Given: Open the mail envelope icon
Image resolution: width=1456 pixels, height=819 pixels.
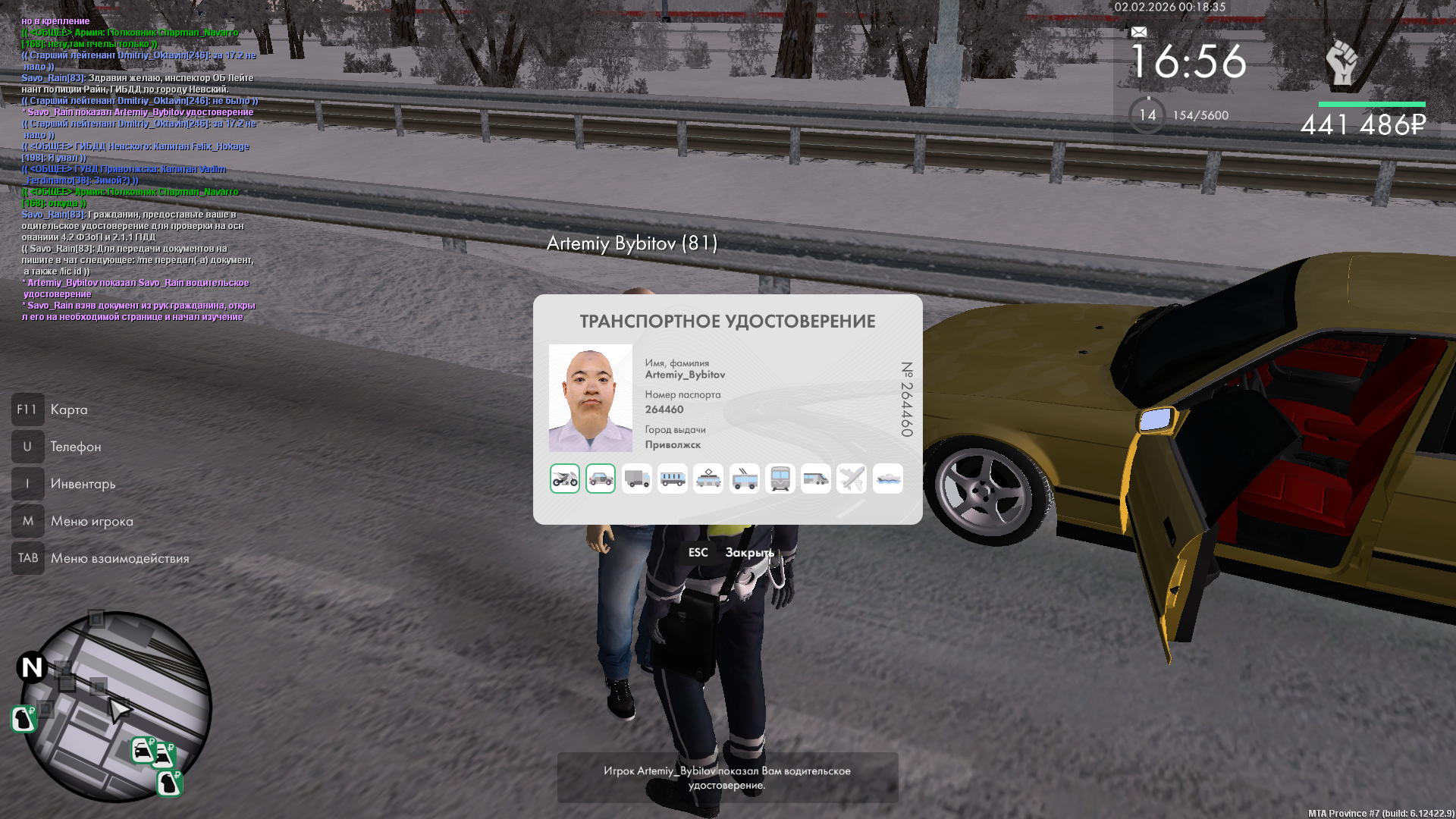Looking at the screenshot, I should tap(1139, 32).
